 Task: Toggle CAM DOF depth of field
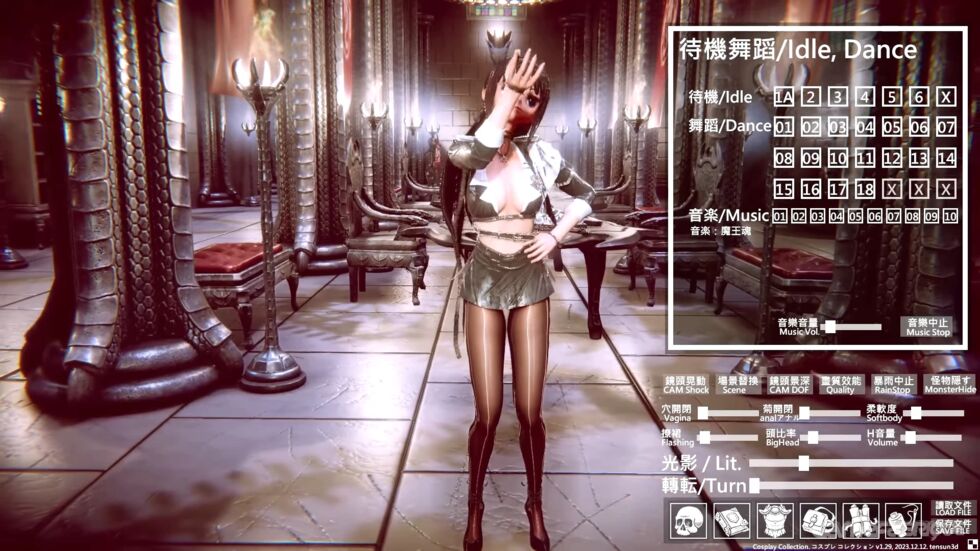coord(789,385)
